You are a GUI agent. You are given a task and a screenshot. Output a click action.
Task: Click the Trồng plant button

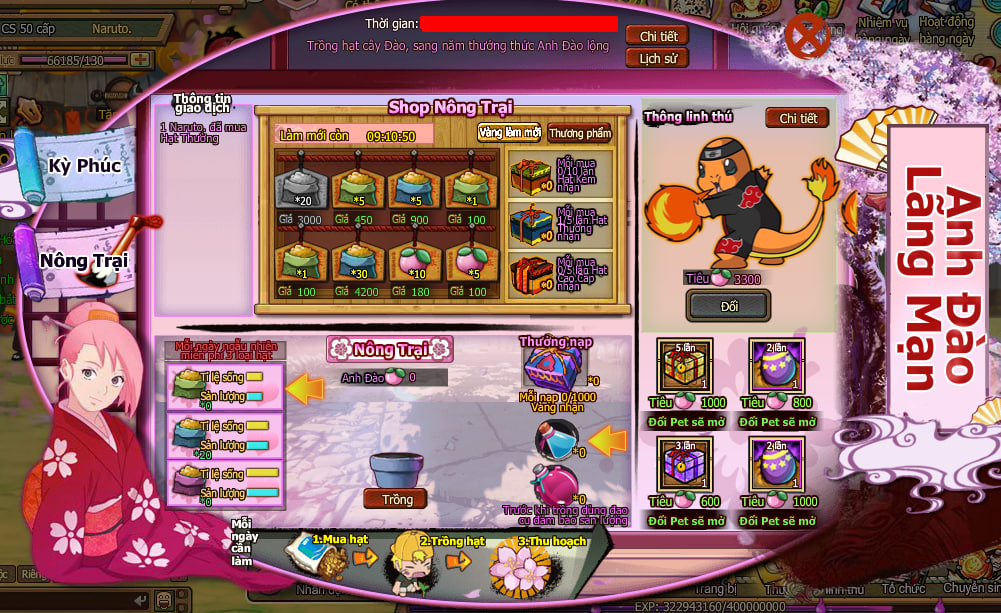coord(397,498)
